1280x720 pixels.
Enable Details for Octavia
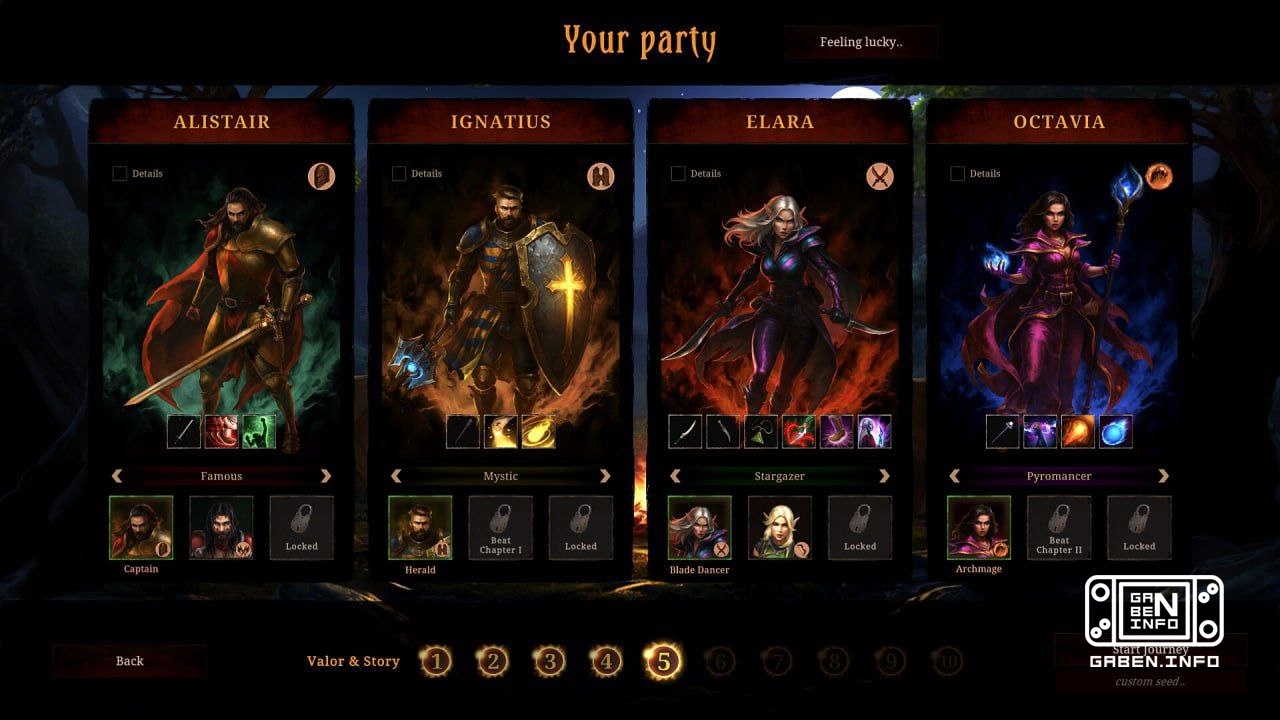tap(956, 173)
